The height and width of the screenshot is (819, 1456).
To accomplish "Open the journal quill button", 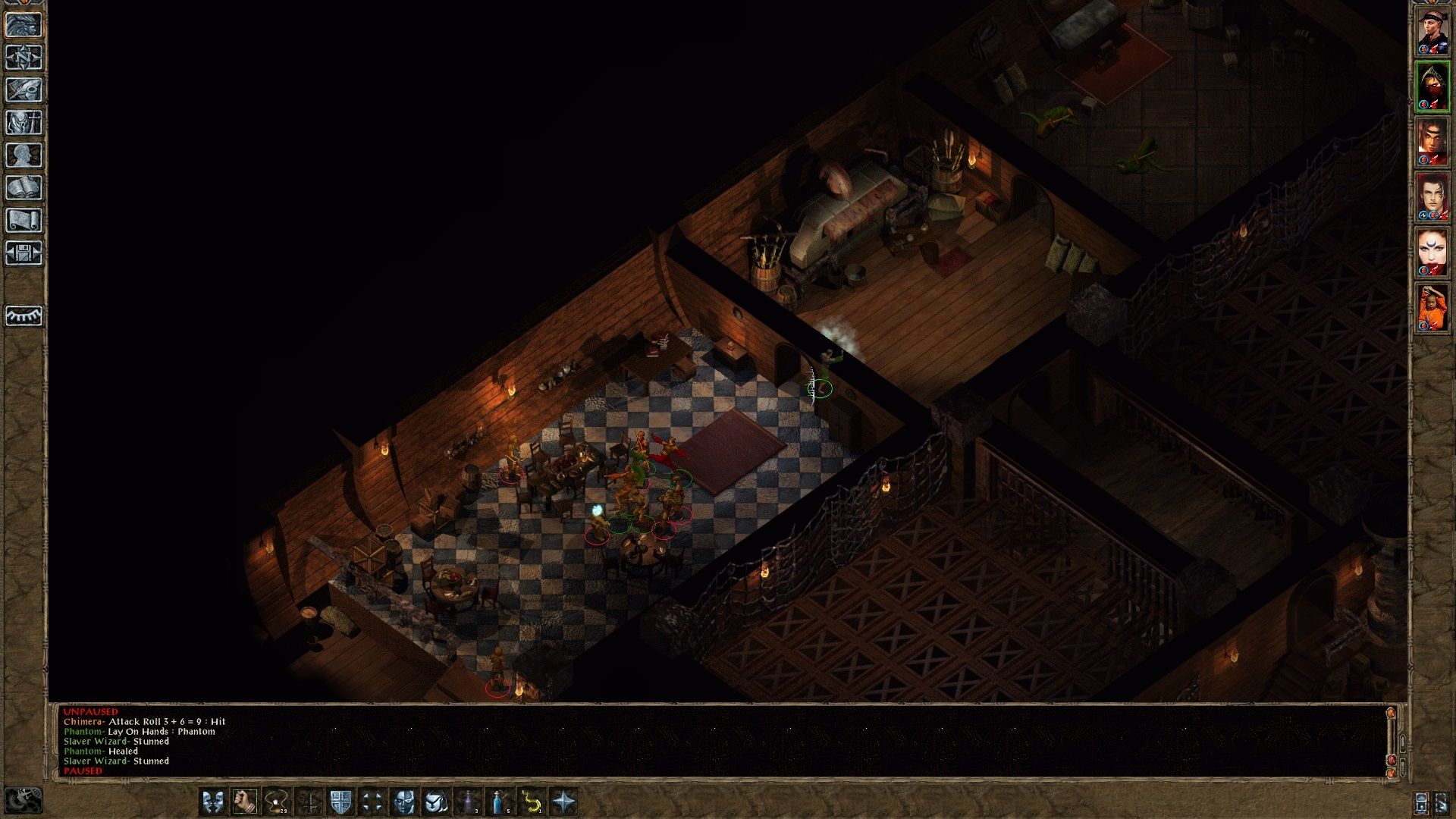I will click(x=24, y=90).
